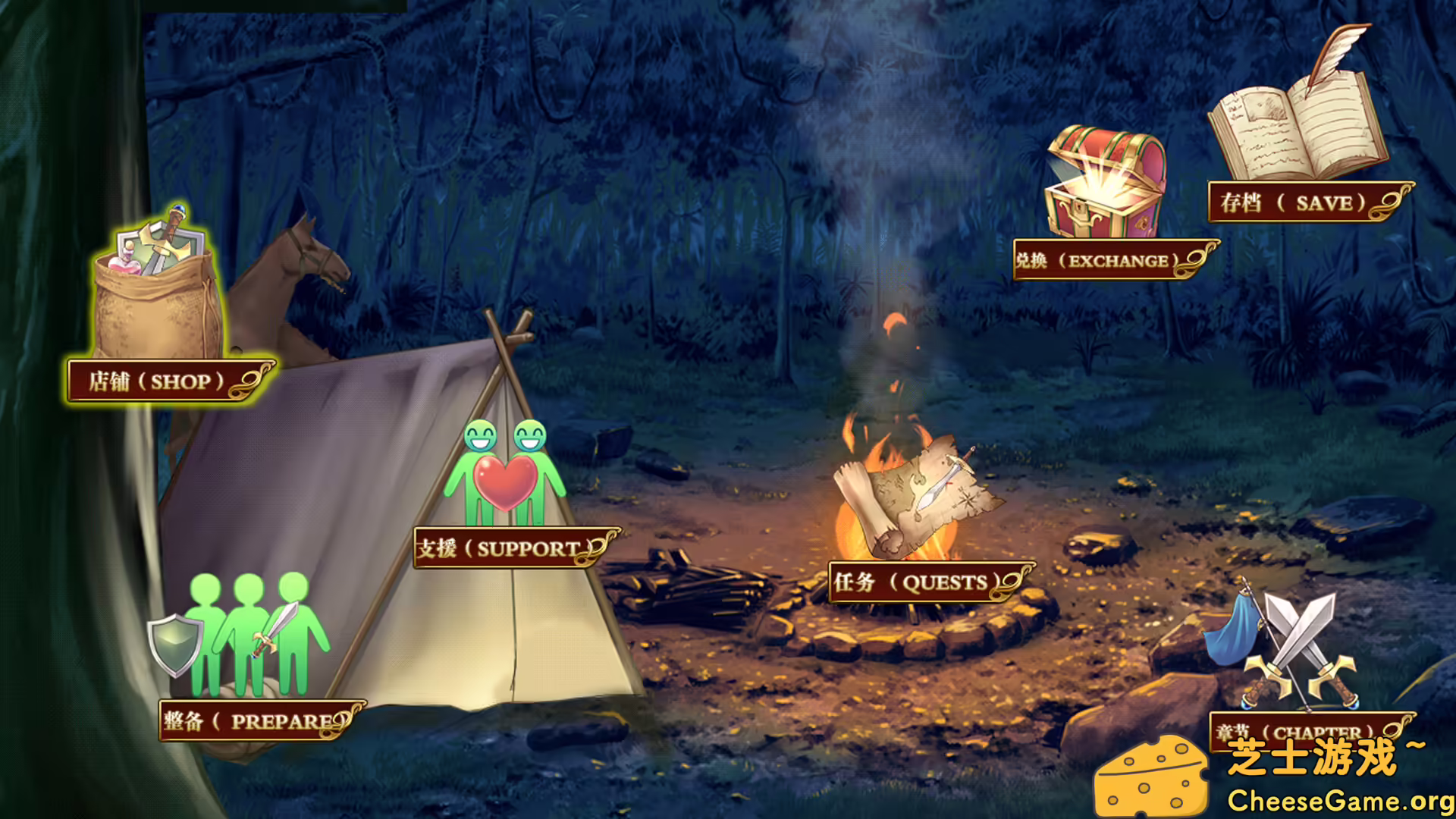This screenshot has height=819, width=1456.
Task: Open the Exchange label button
Action: point(1107,261)
